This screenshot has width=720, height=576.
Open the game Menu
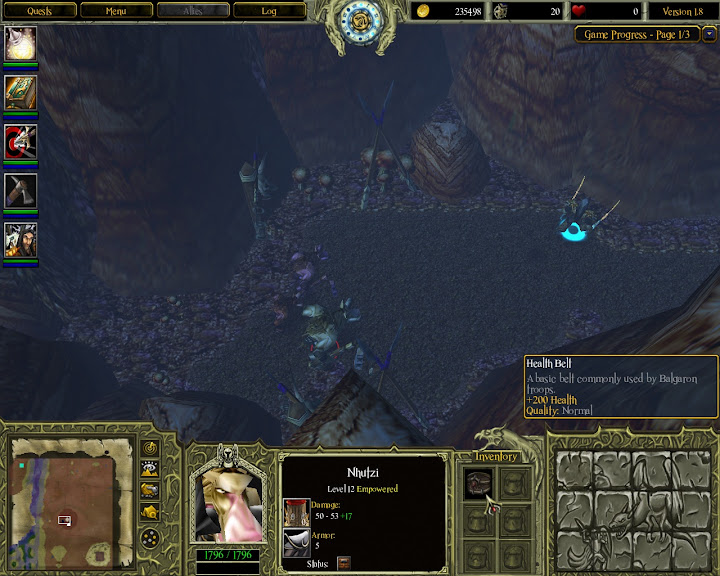116,11
